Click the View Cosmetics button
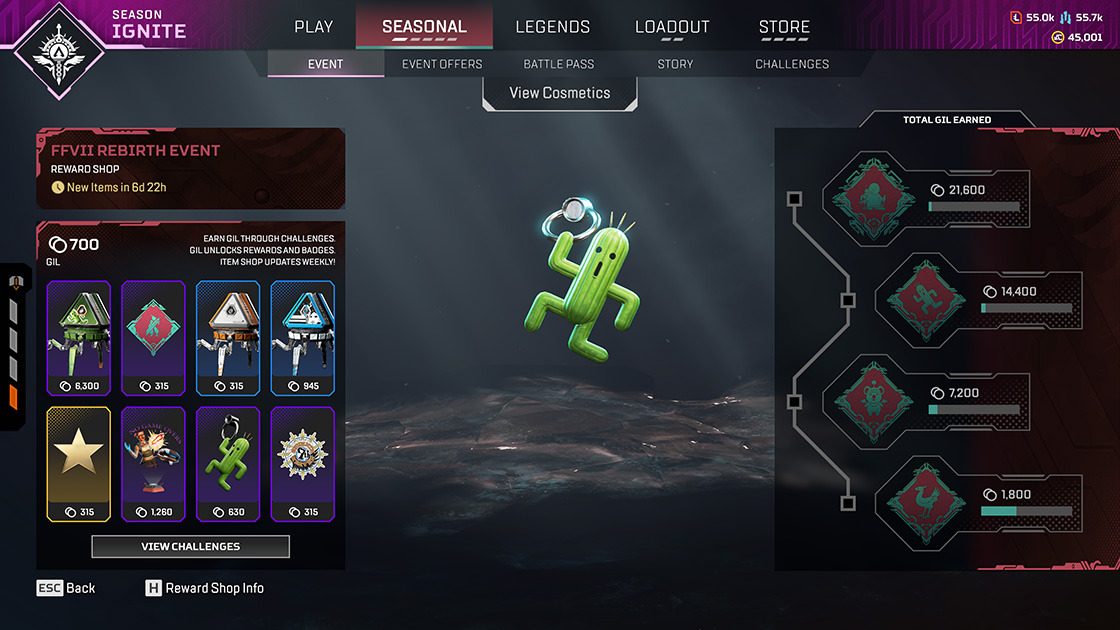 [559, 93]
